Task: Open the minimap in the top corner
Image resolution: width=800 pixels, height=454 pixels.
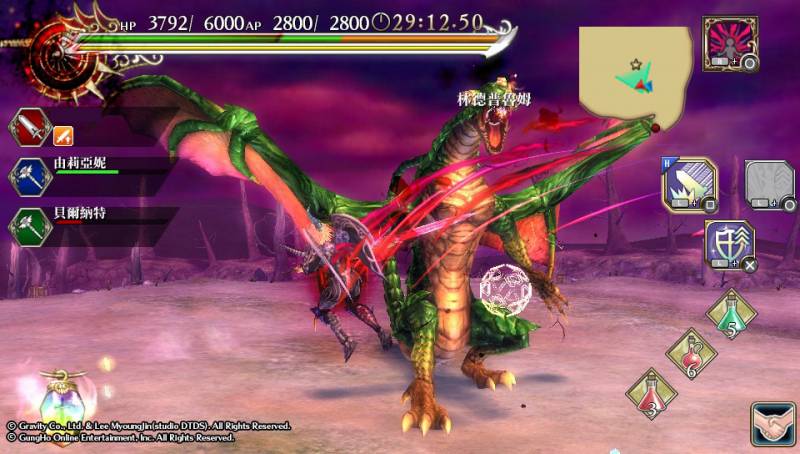Action: [636, 72]
